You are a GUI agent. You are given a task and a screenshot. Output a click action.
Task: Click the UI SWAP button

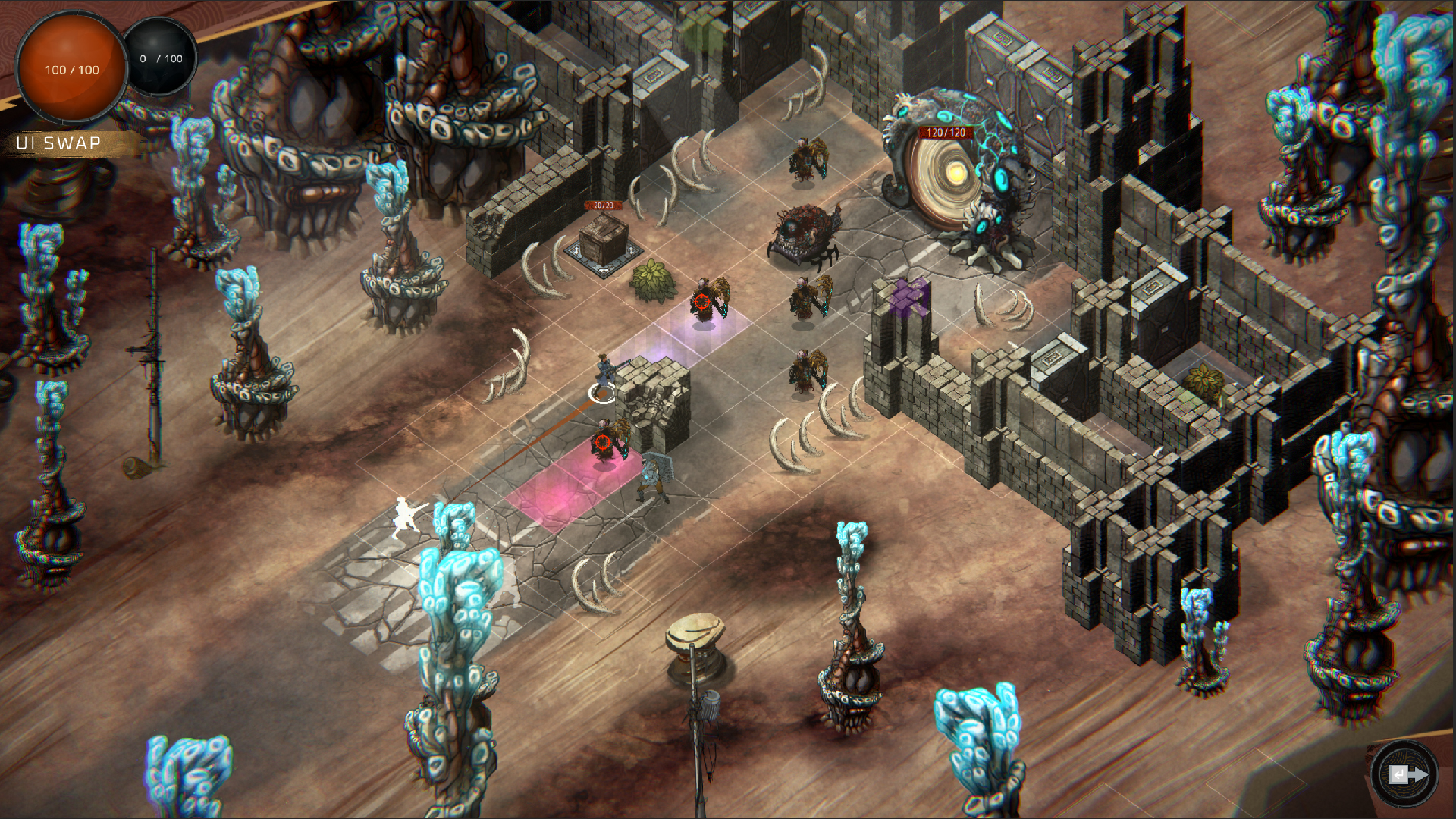(x=58, y=143)
